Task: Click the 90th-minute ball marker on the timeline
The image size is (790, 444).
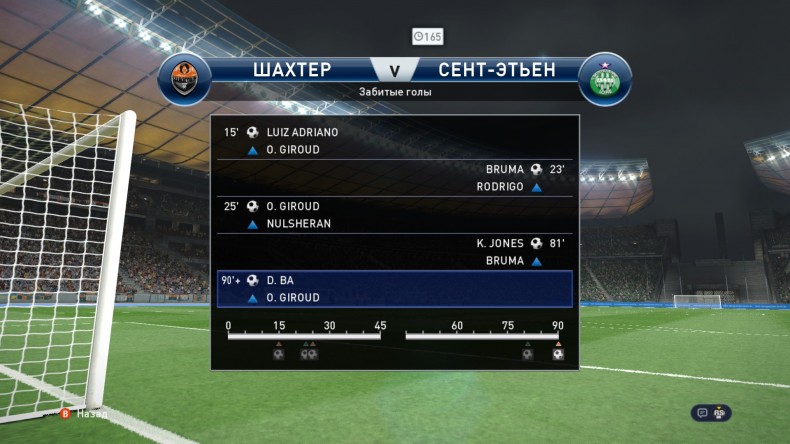Action: point(558,354)
